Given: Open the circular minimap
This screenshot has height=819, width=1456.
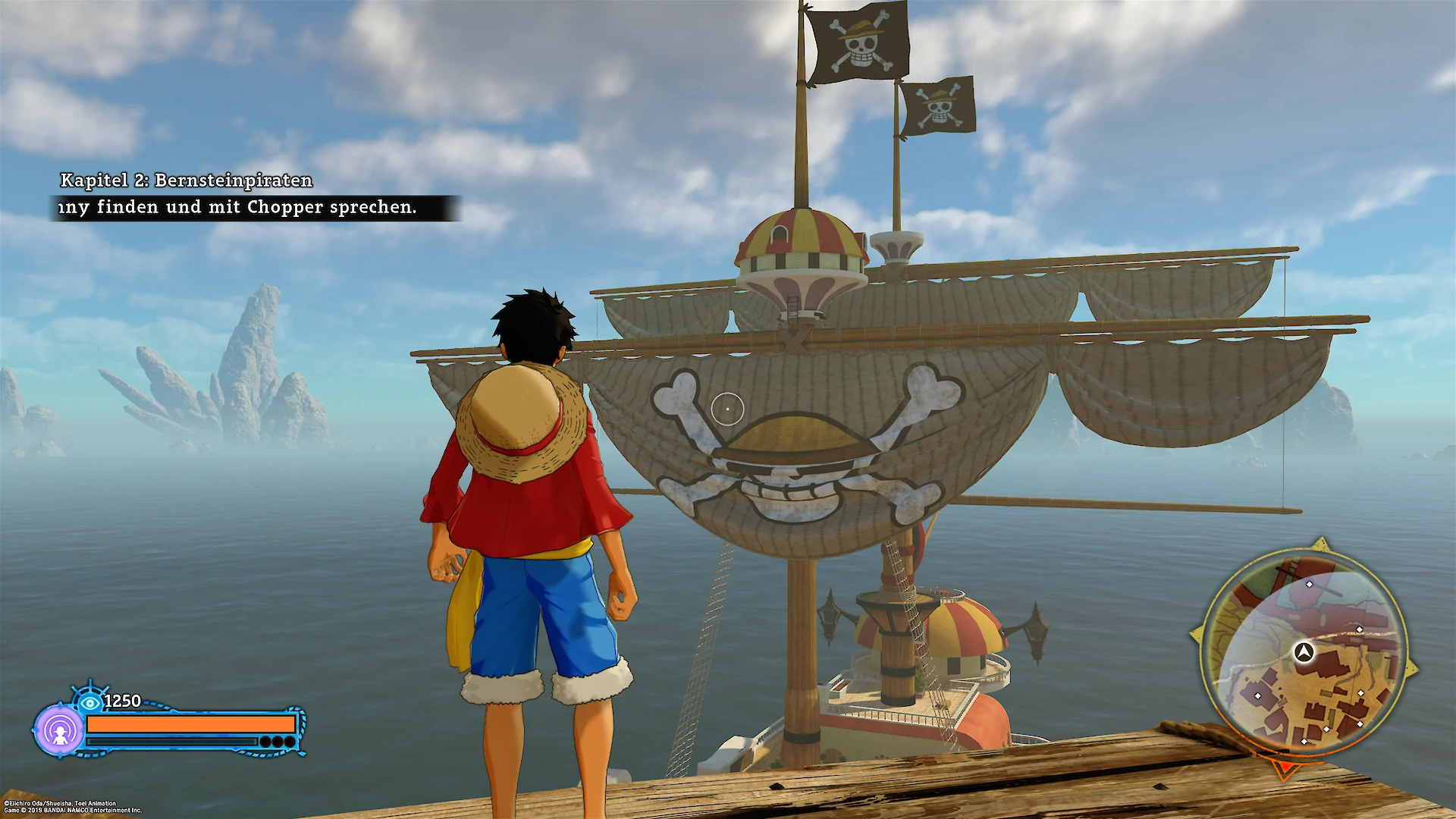Looking at the screenshot, I should 1304,654.
